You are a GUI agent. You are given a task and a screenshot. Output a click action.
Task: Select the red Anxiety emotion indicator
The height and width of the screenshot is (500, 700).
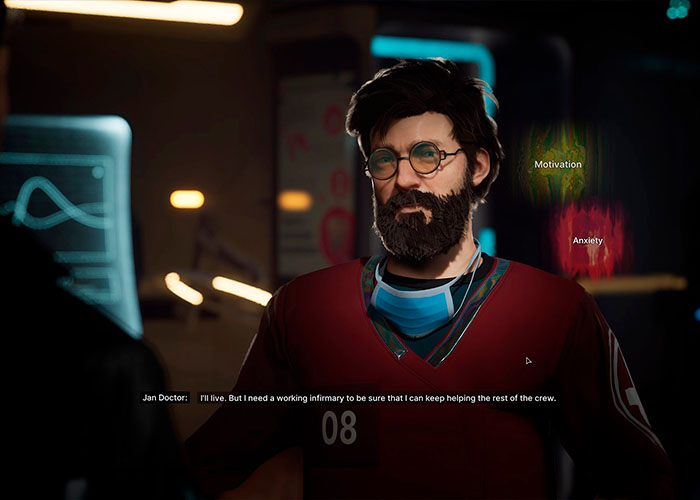coord(588,240)
